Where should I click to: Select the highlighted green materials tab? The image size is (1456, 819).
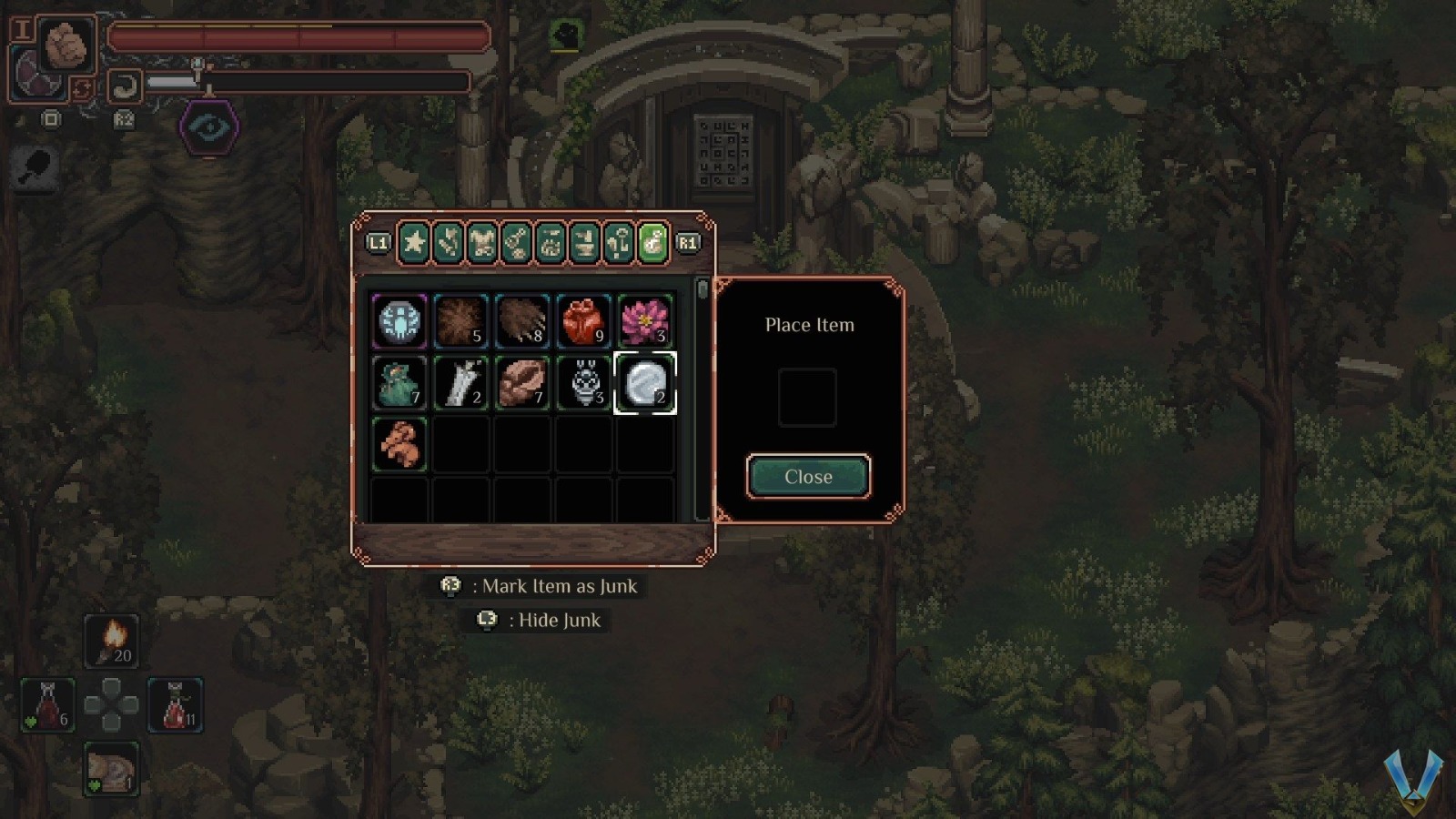point(652,243)
